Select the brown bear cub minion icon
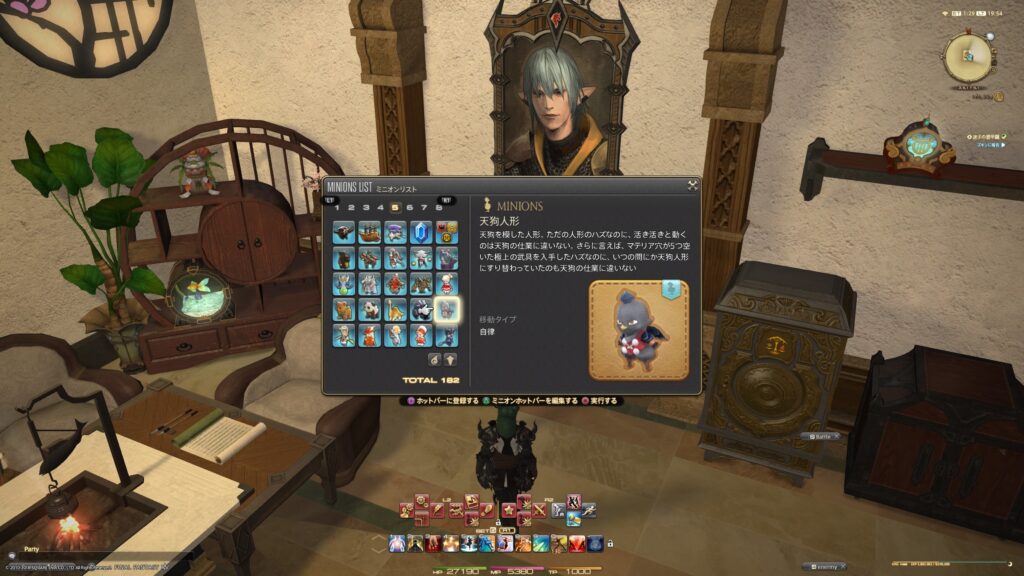Viewport: 1024px width, 576px height. coord(344,310)
